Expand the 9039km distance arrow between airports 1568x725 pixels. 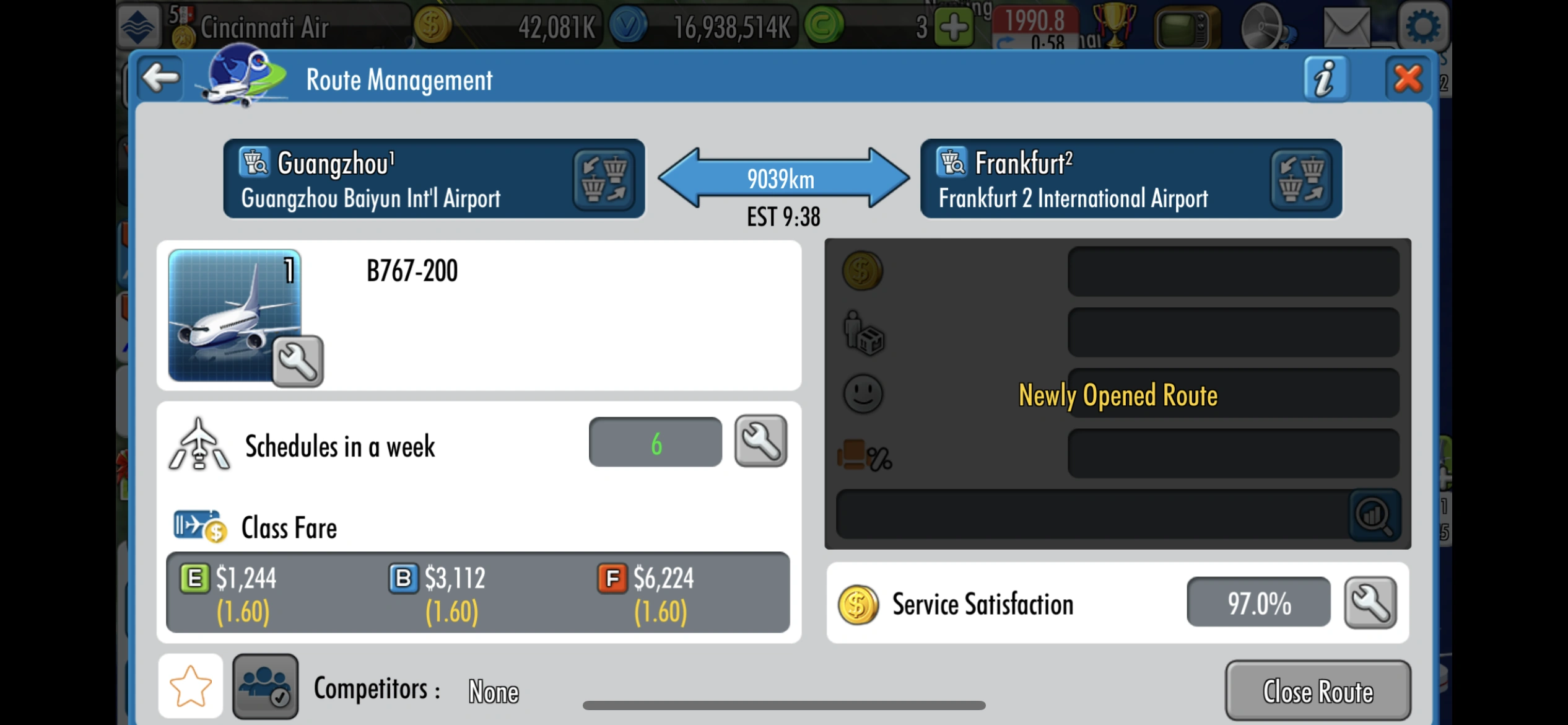pos(782,179)
